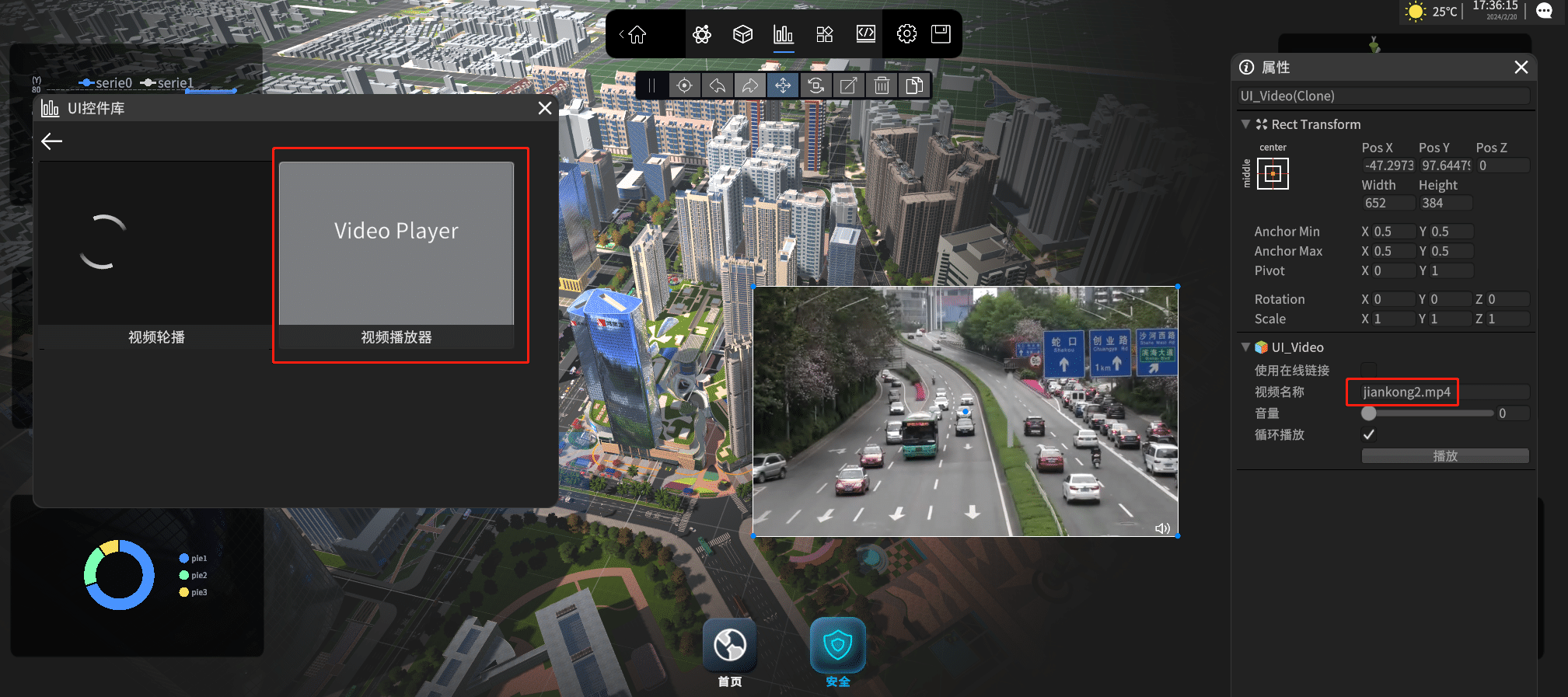The width and height of the screenshot is (1568, 697).
Task: Activate the move gizmo tool
Action: (x=783, y=85)
